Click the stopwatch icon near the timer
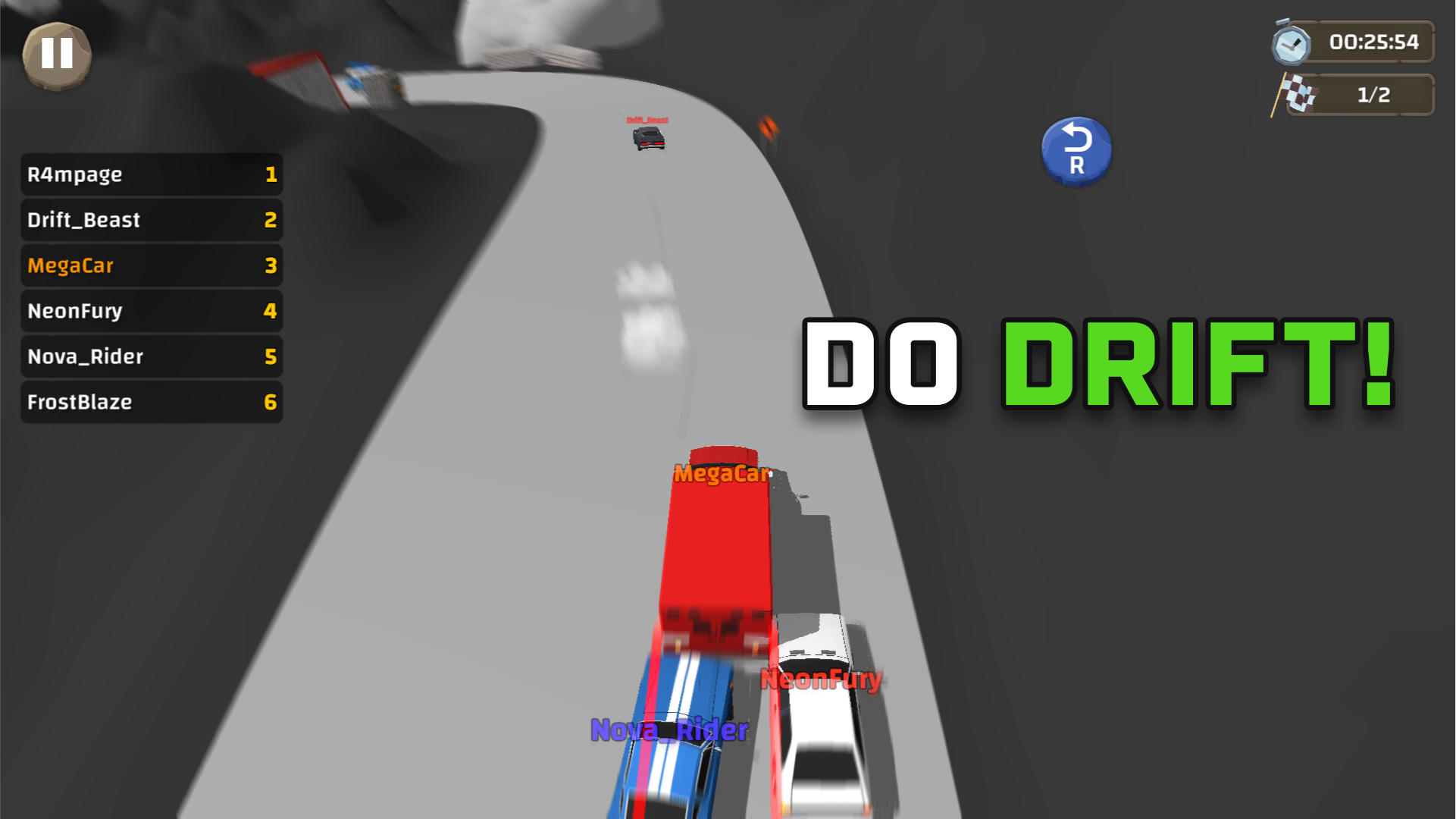Screen dimensions: 1456x819 tap(1294, 43)
